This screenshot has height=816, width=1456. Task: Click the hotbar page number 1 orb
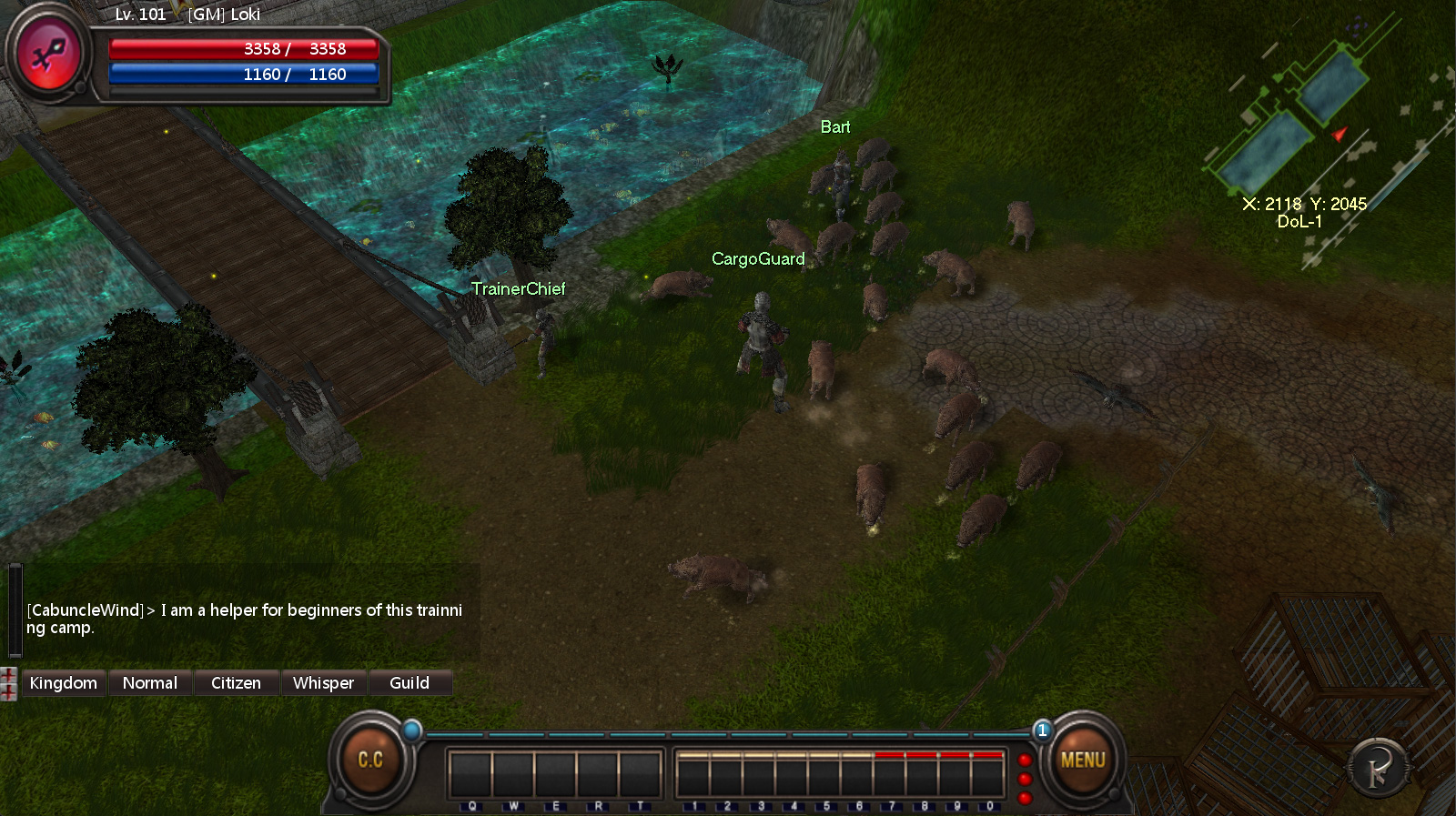1043,730
